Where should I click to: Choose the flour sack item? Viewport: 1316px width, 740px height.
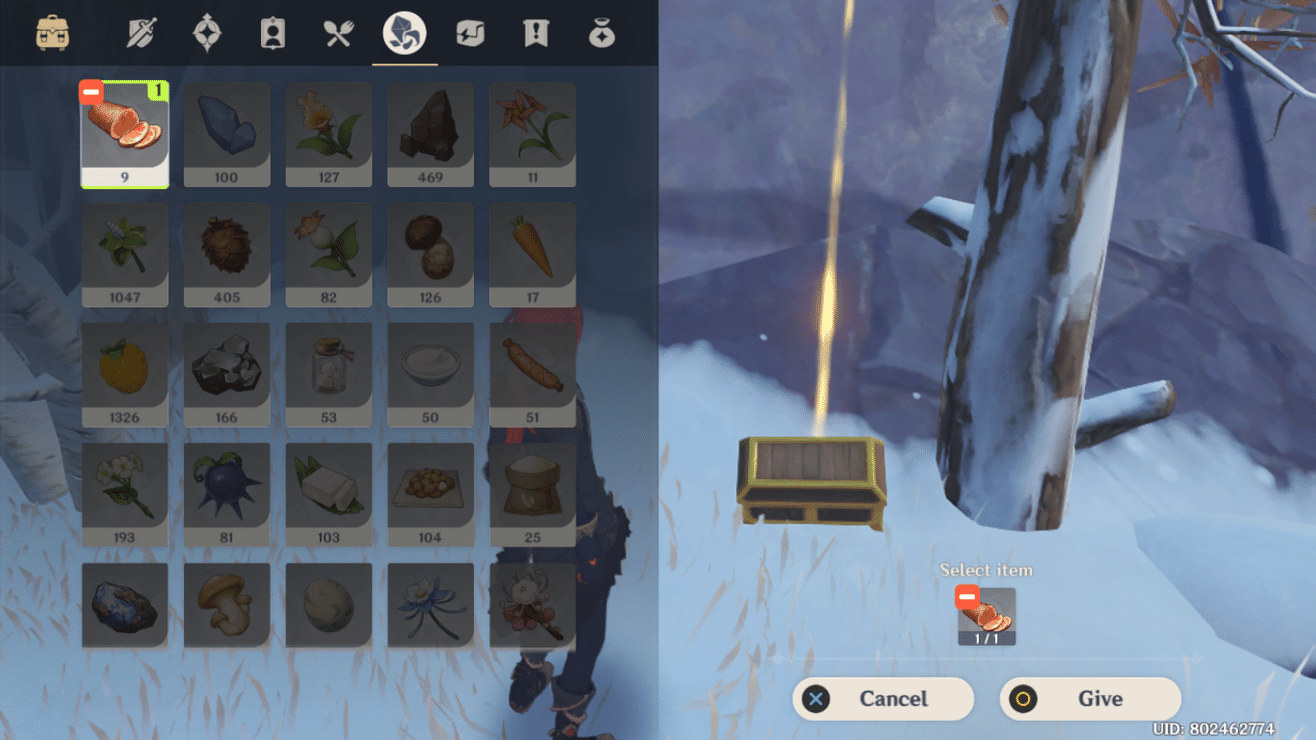(x=532, y=493)
